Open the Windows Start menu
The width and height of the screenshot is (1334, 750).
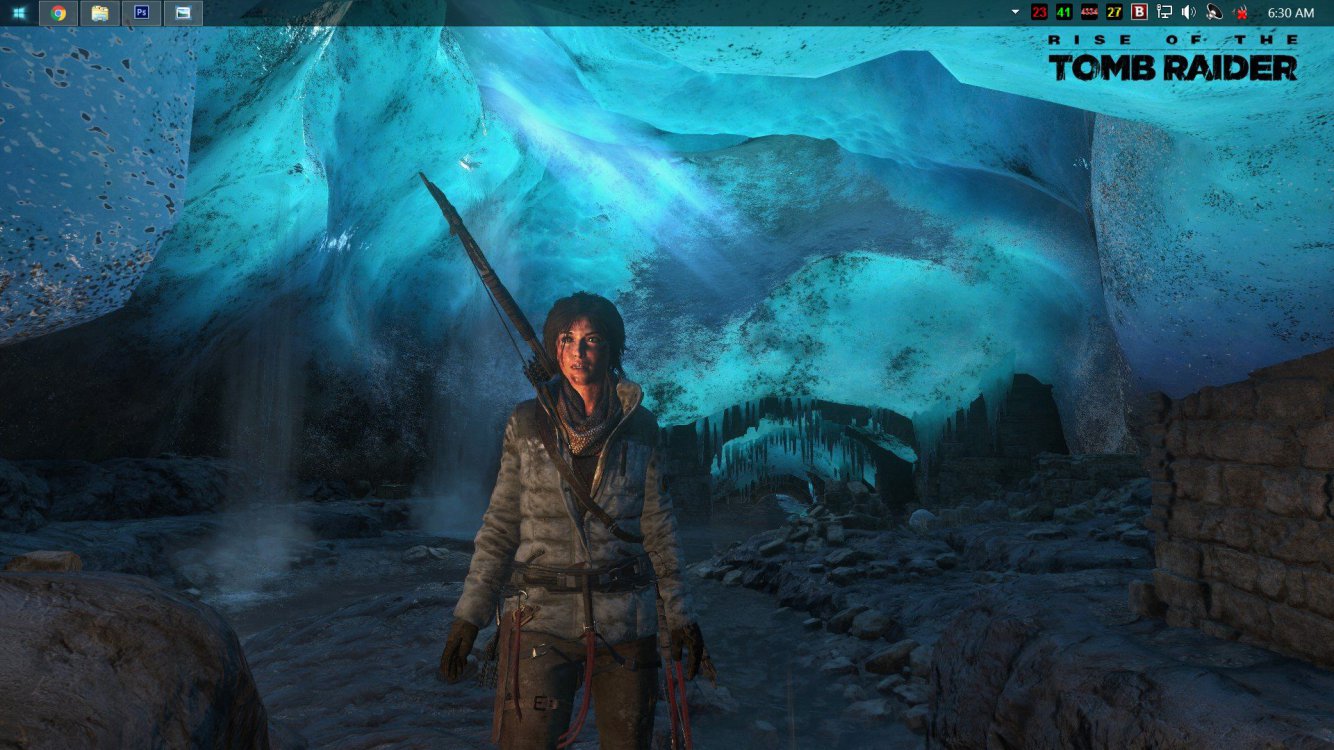pyautogui.click(x=19, y=13)
